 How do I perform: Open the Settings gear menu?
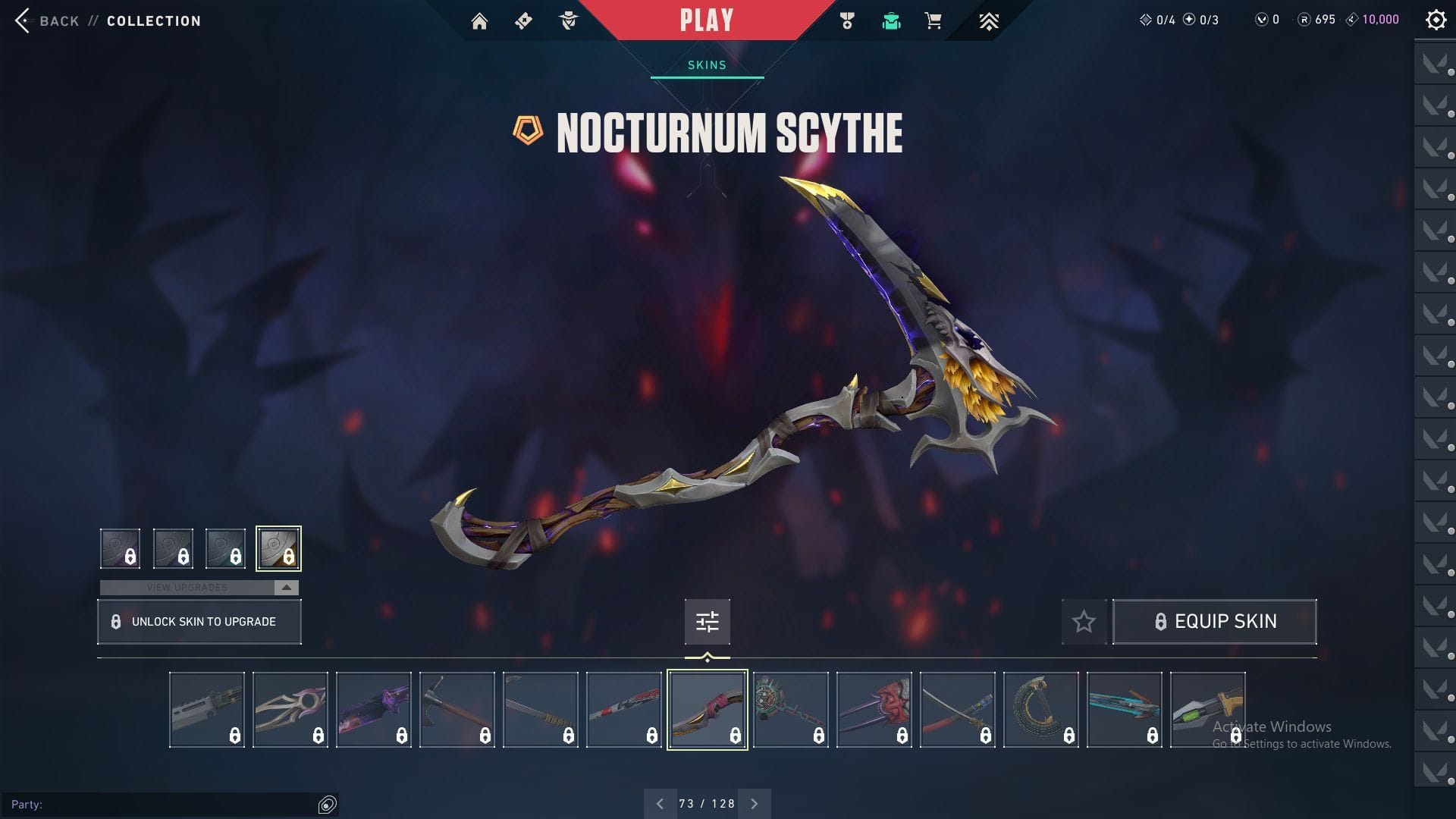[1436, 19]
